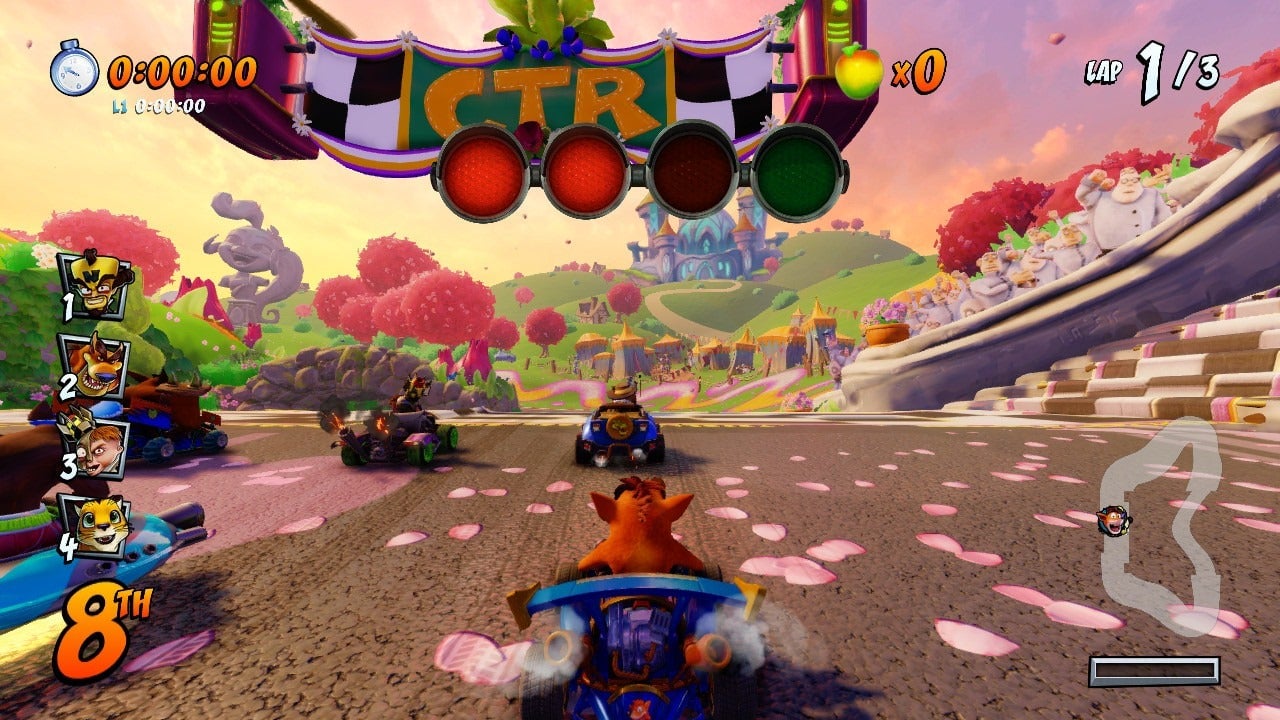This screenshot has height=720, width=1280.
Task: Click the Wumpa fruit counter icon
Action: pos(859,70)
